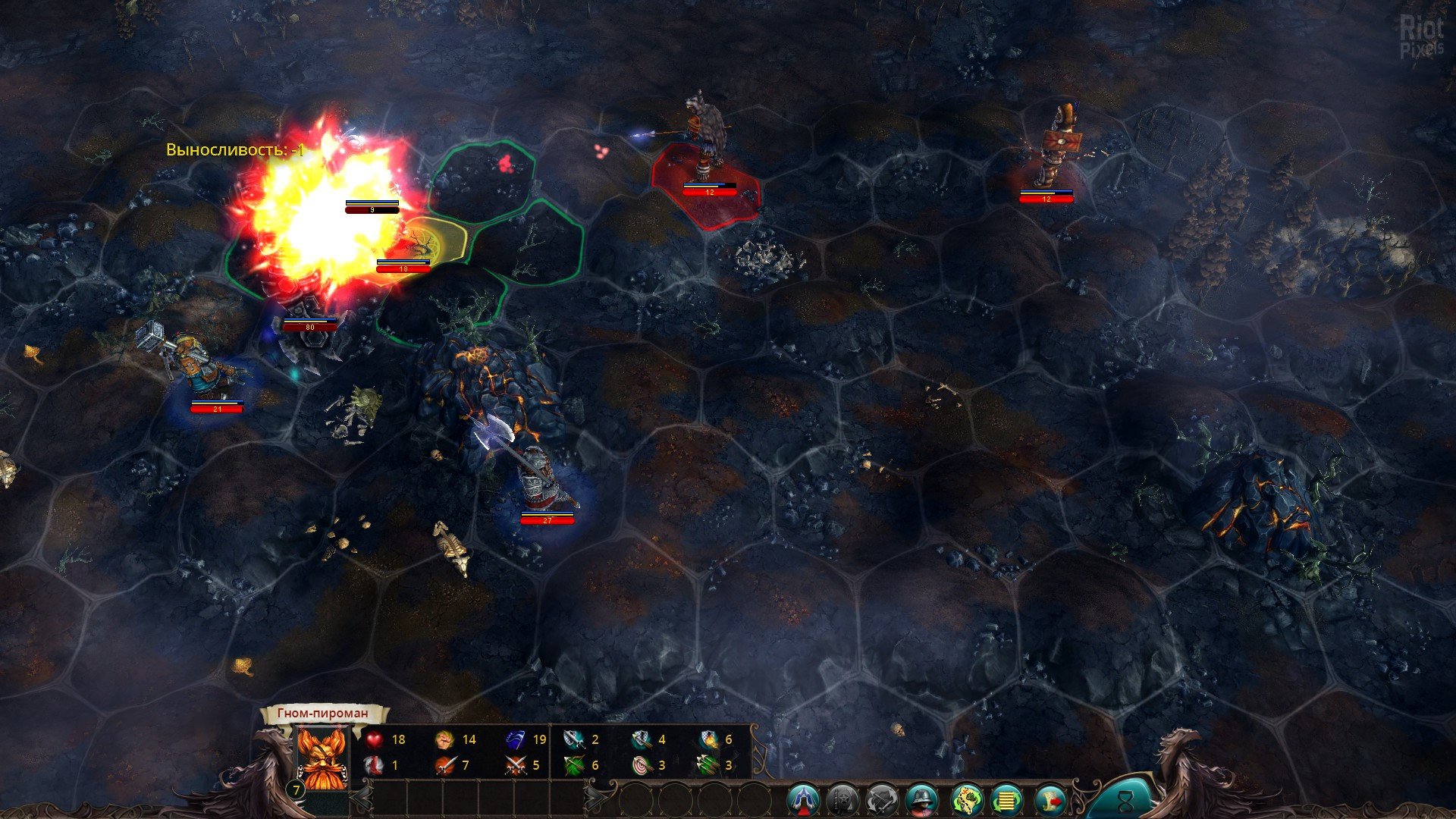Click the scroll with red arrow button

[1050, 799]
